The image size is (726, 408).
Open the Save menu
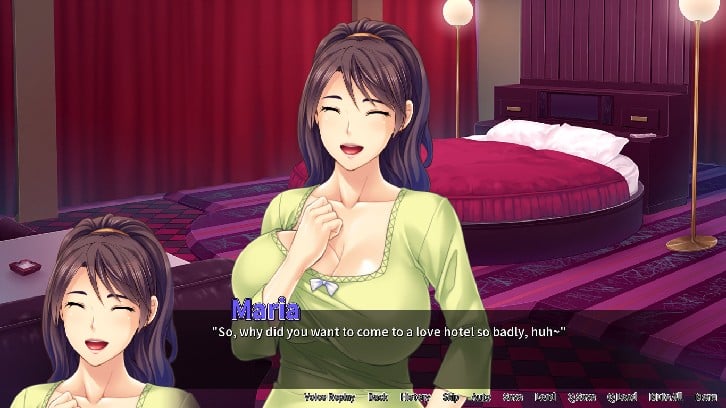click(514, 397)
